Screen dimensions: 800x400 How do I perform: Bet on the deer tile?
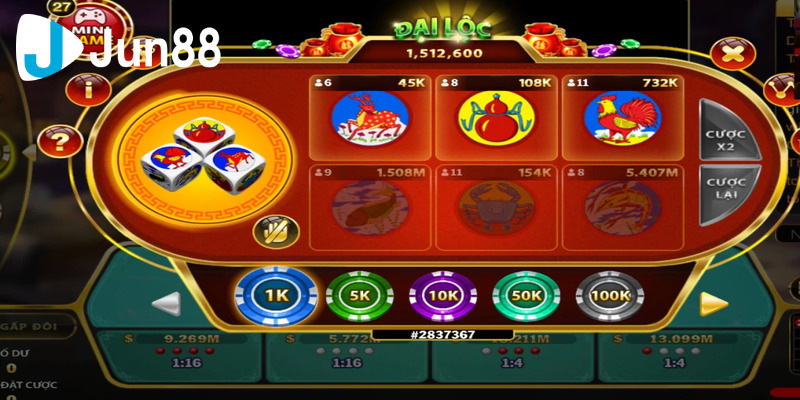point(371,116)
